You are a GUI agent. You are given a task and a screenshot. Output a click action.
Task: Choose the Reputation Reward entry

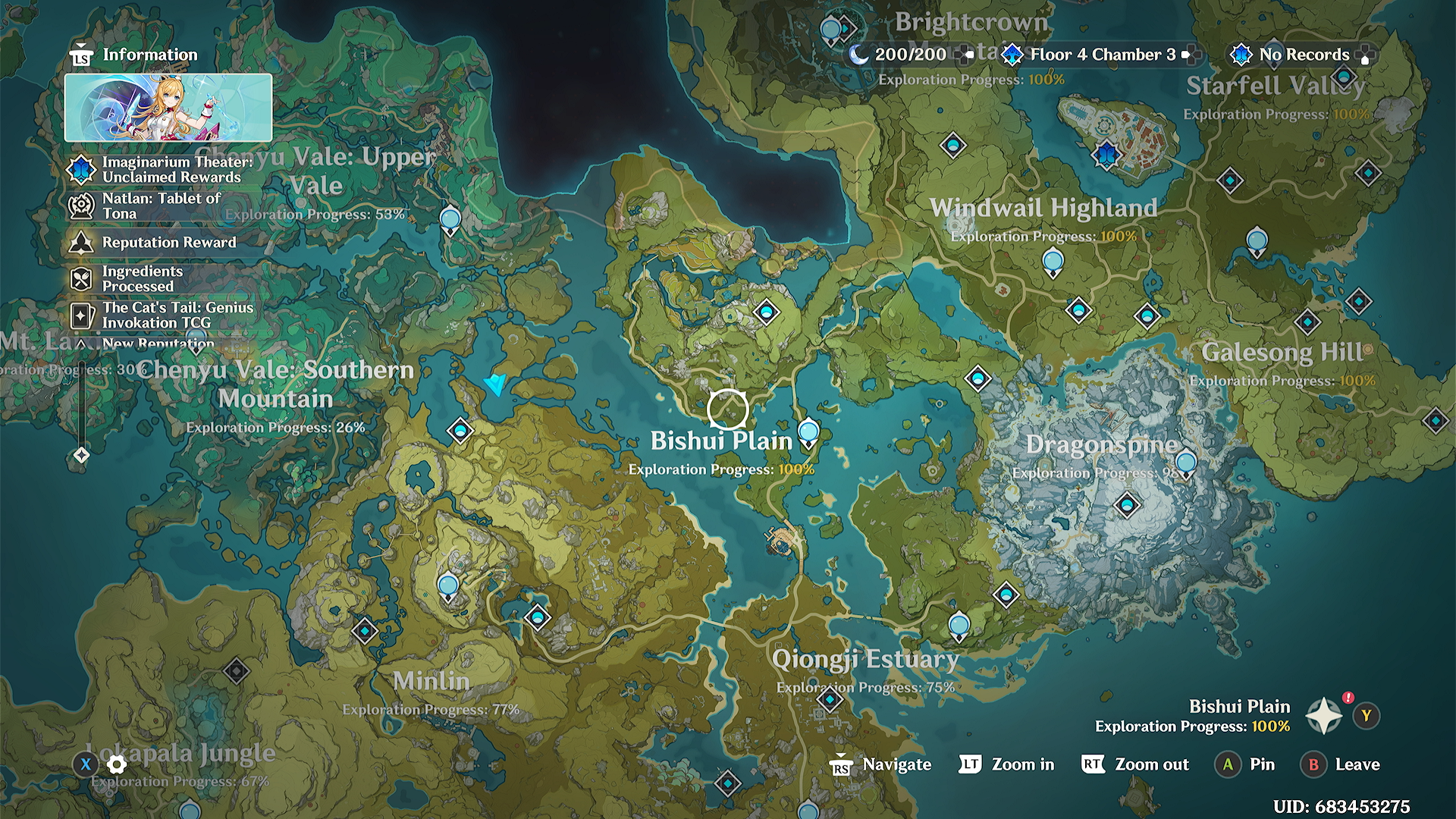(168, 242)
